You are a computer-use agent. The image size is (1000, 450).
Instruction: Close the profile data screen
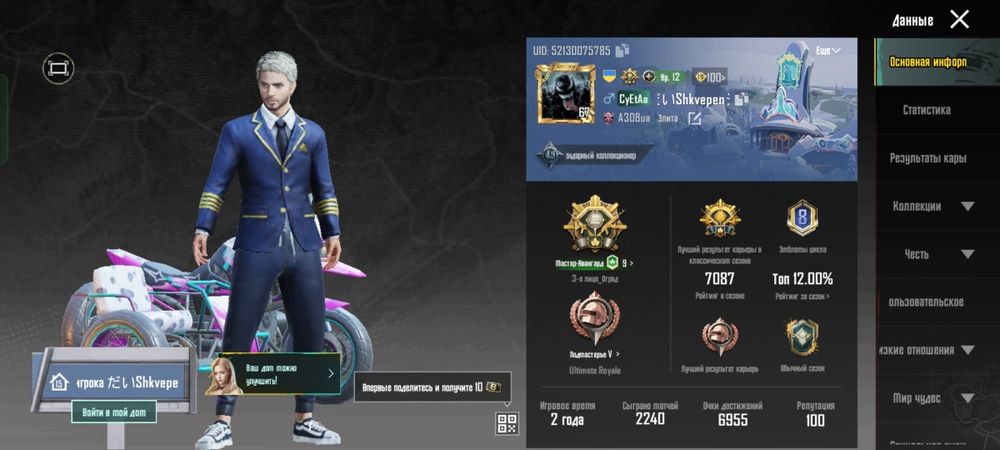pos(959,19)
